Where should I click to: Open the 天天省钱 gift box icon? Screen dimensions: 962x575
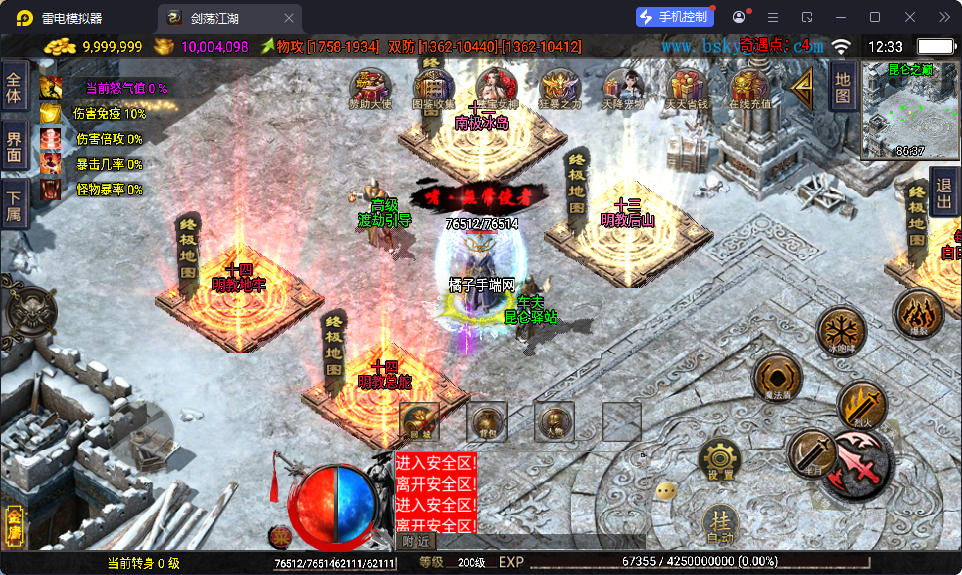point(686,88)
